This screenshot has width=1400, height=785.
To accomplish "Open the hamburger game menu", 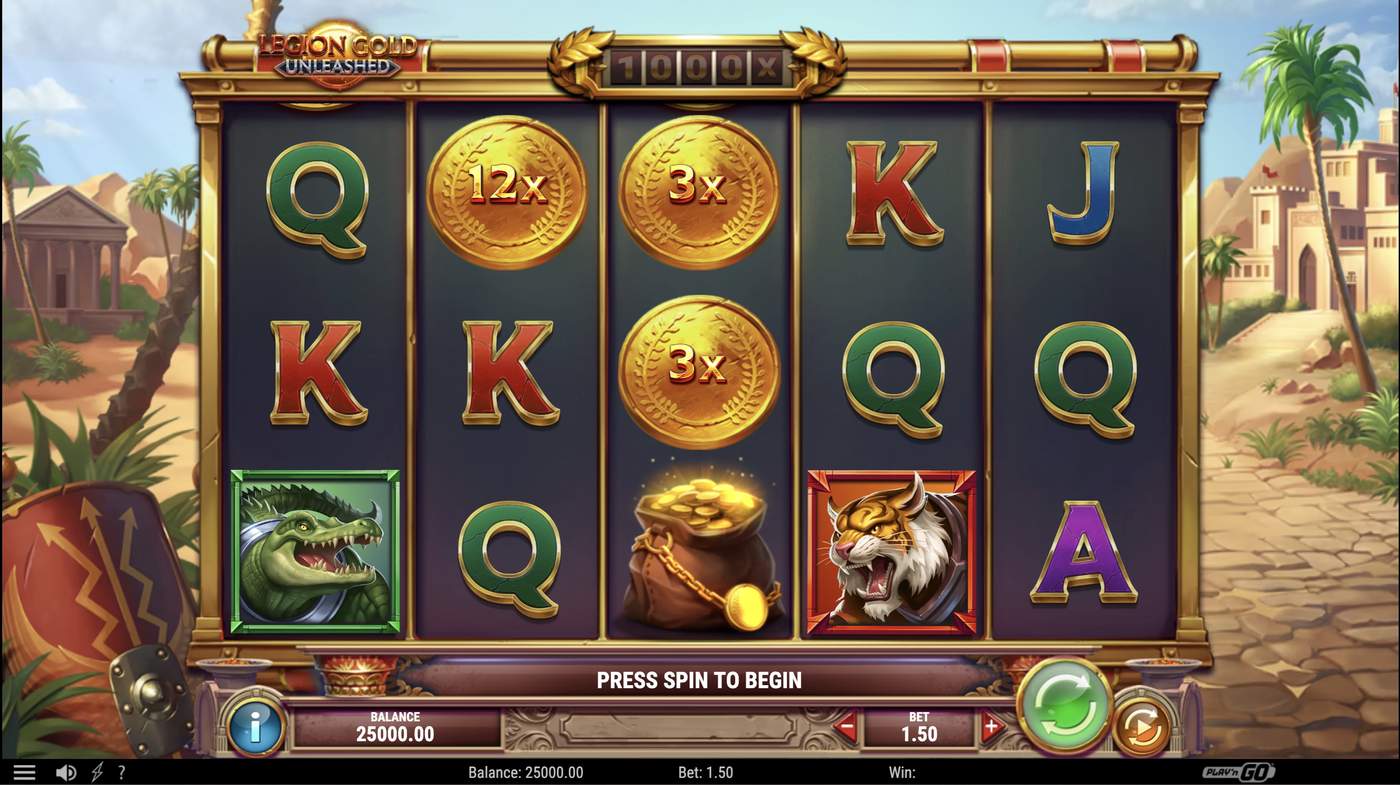I will [24, 771].
